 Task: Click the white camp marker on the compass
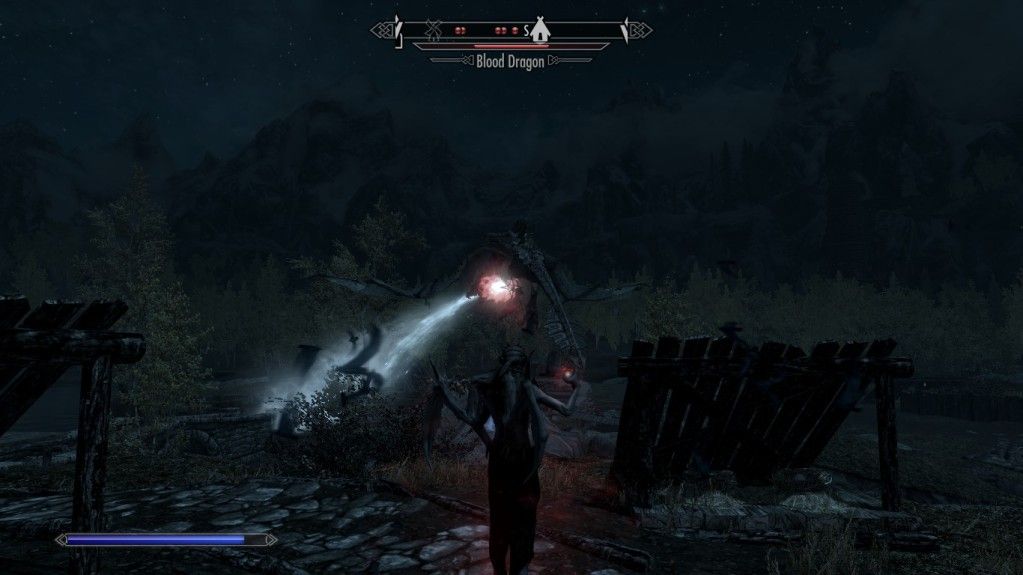click(x=540, y=31)
